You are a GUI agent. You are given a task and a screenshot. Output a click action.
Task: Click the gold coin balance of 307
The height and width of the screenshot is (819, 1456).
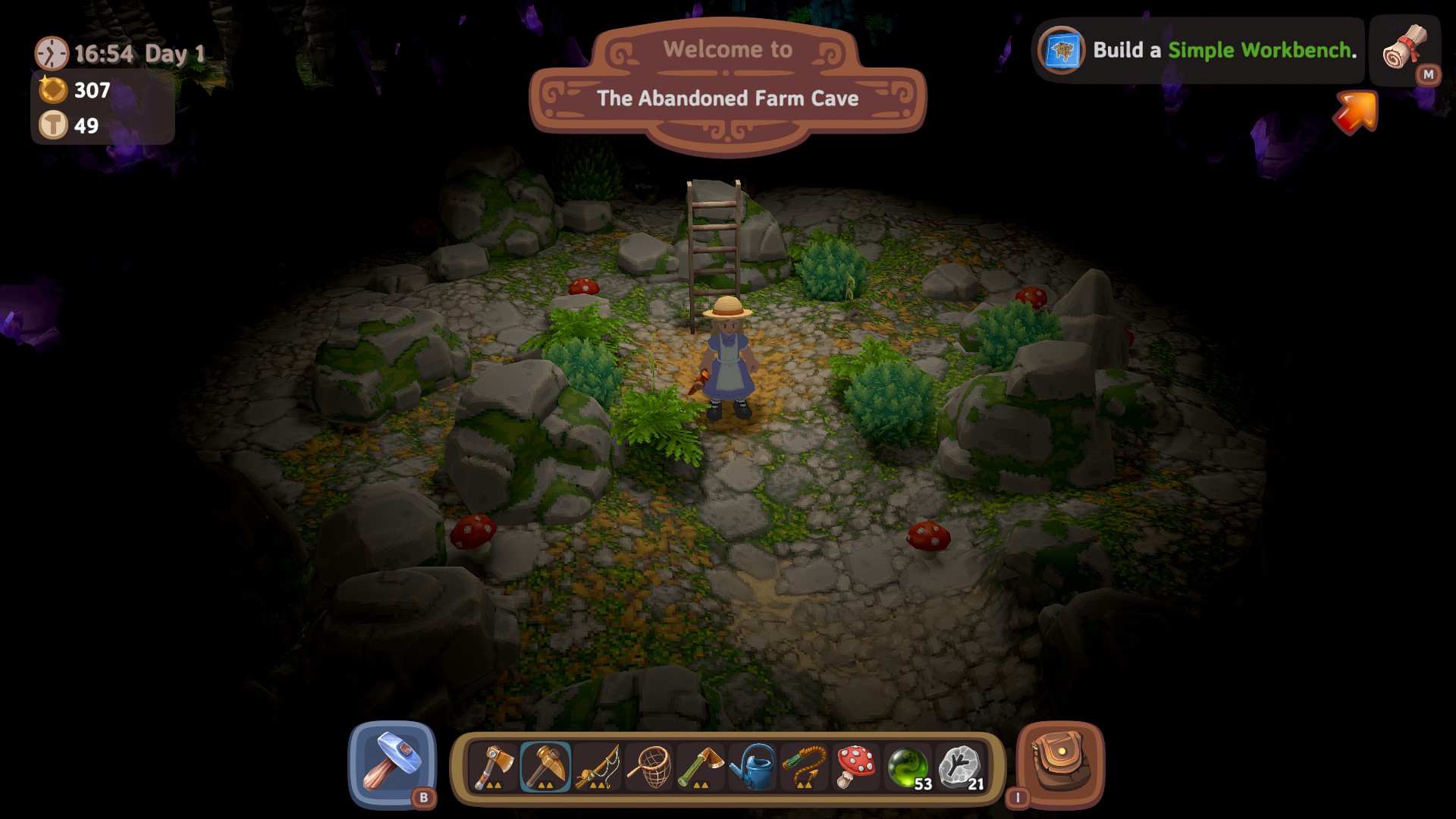(x=74, y=91)
